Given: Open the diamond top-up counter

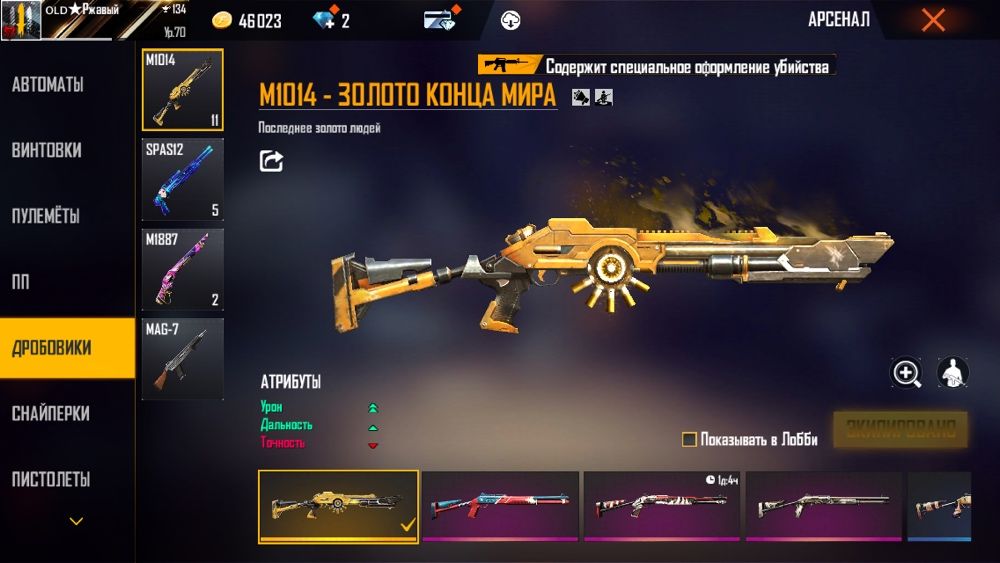Looking at the screenshot, I should [330, 21].
